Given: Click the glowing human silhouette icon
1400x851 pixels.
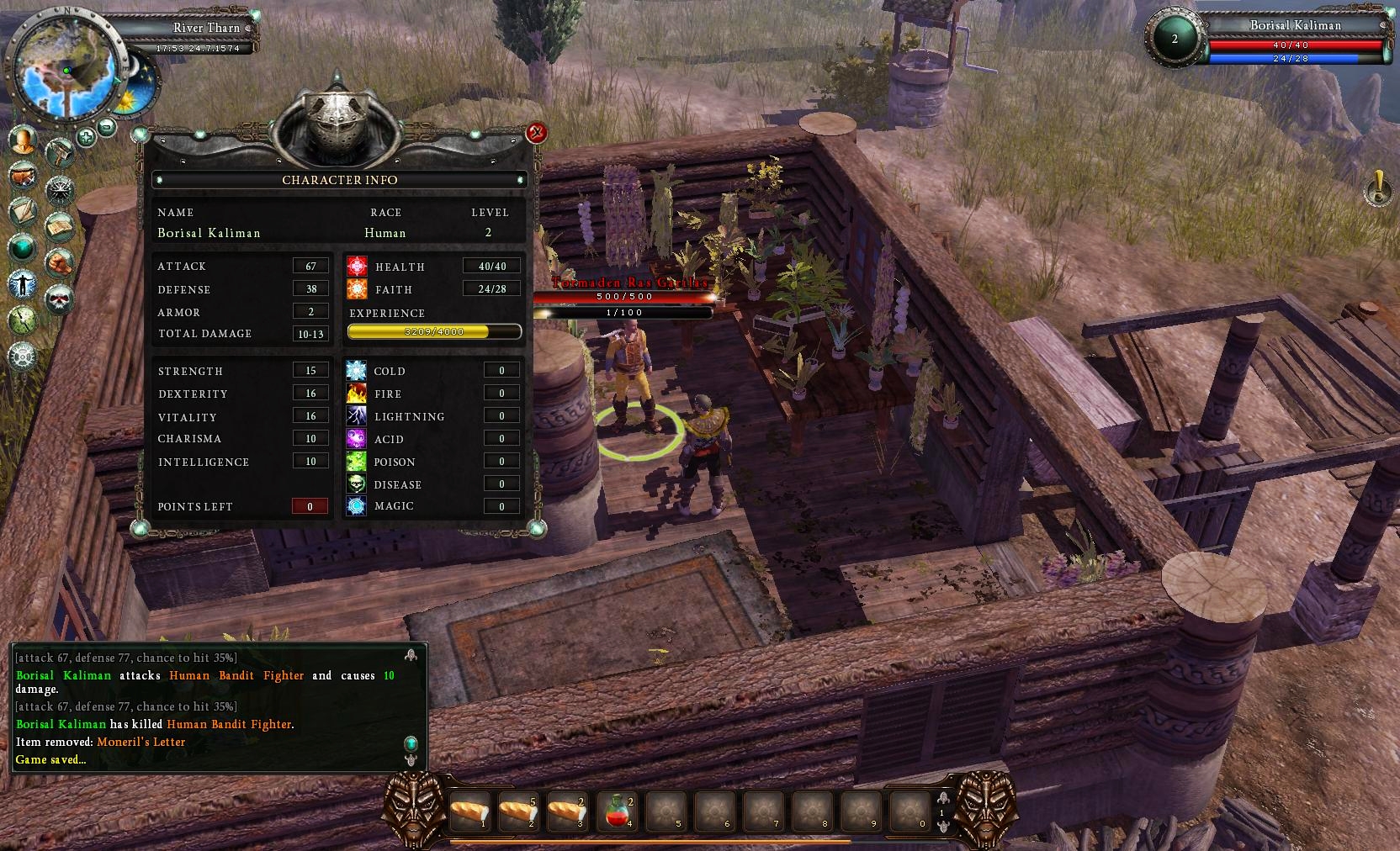Looking at the screenshot, I should (23, 284).
